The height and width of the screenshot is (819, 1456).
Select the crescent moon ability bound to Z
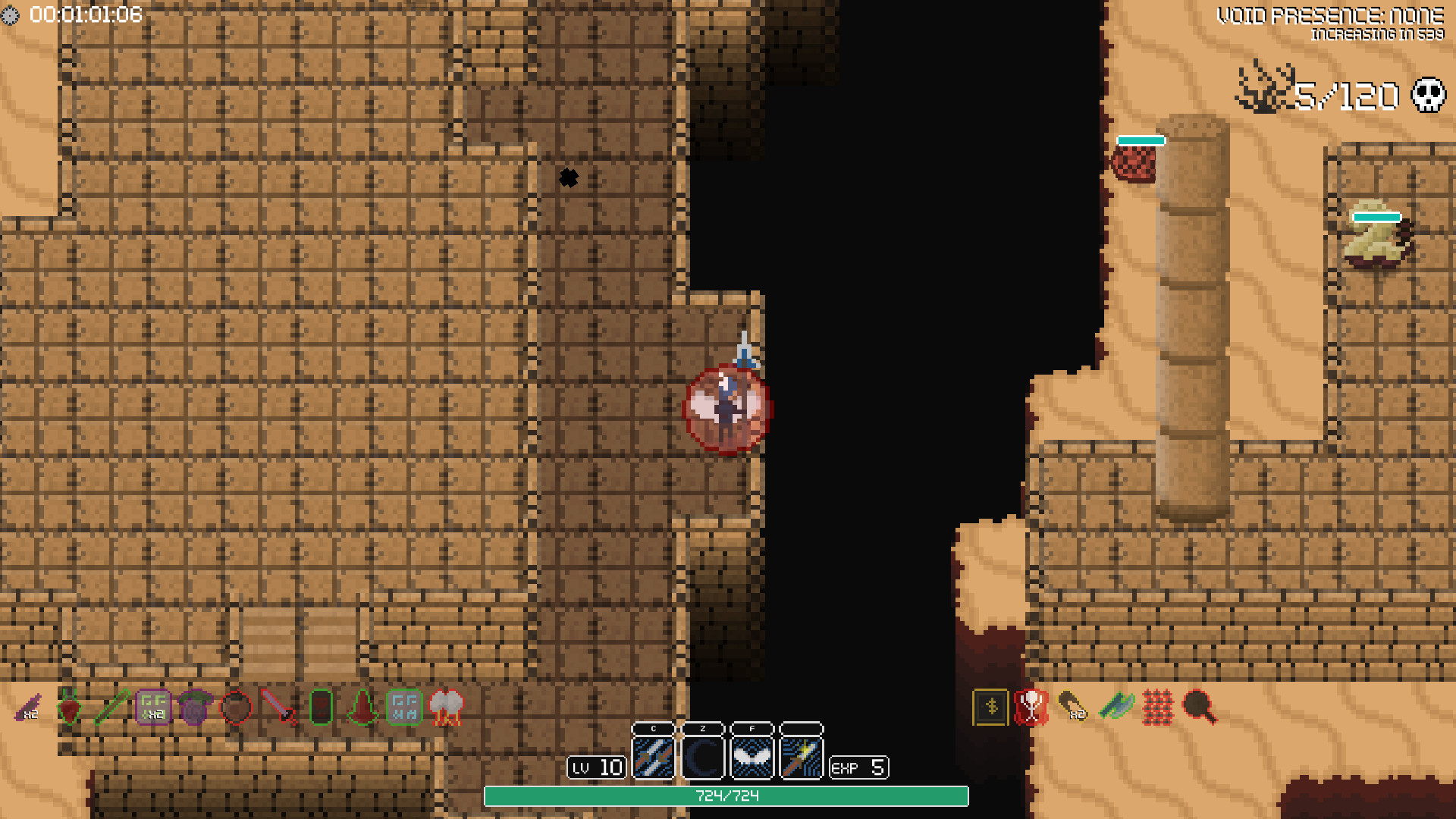point(703,759)
